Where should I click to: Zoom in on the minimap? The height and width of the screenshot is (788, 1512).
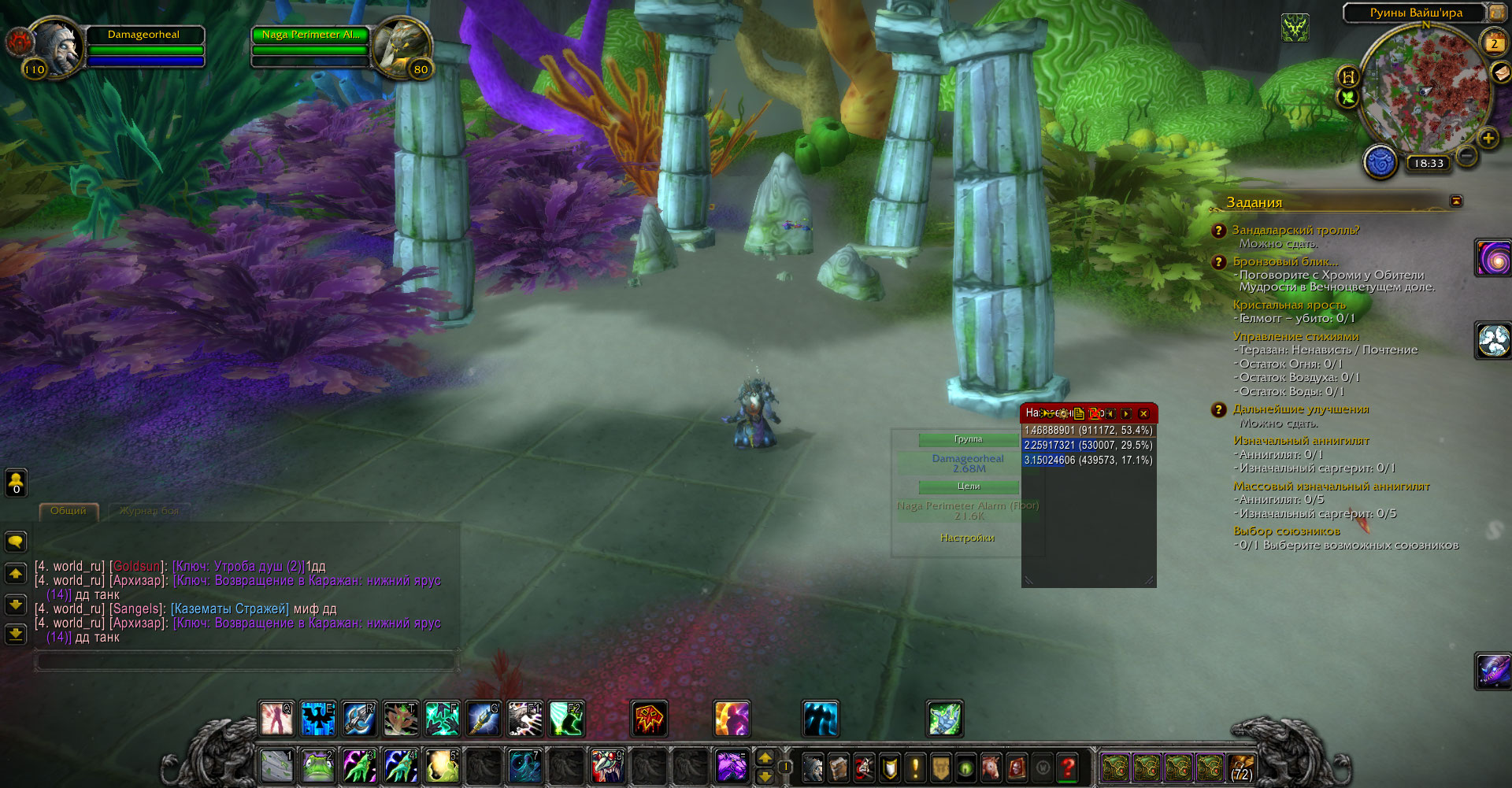tap(1488, 139)
